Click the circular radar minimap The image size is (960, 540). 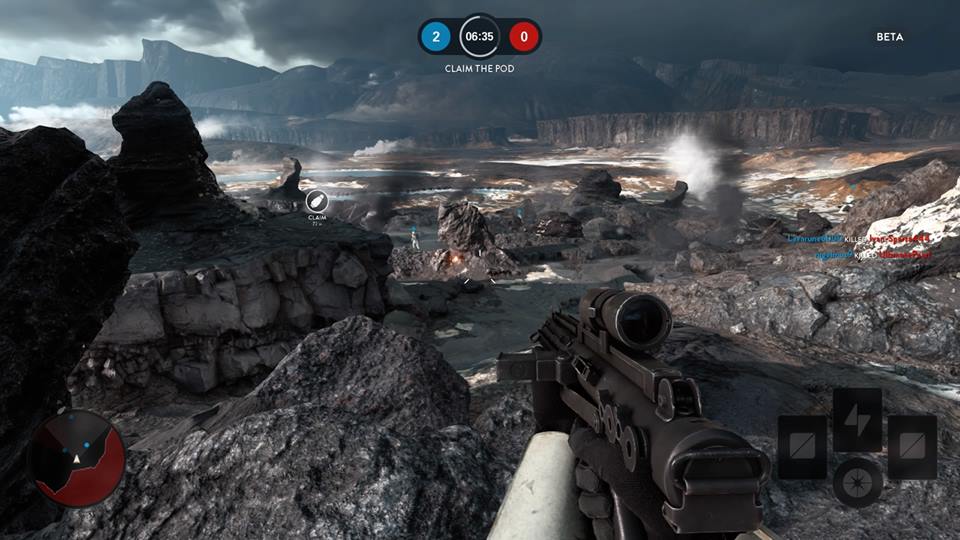[78, 458]
